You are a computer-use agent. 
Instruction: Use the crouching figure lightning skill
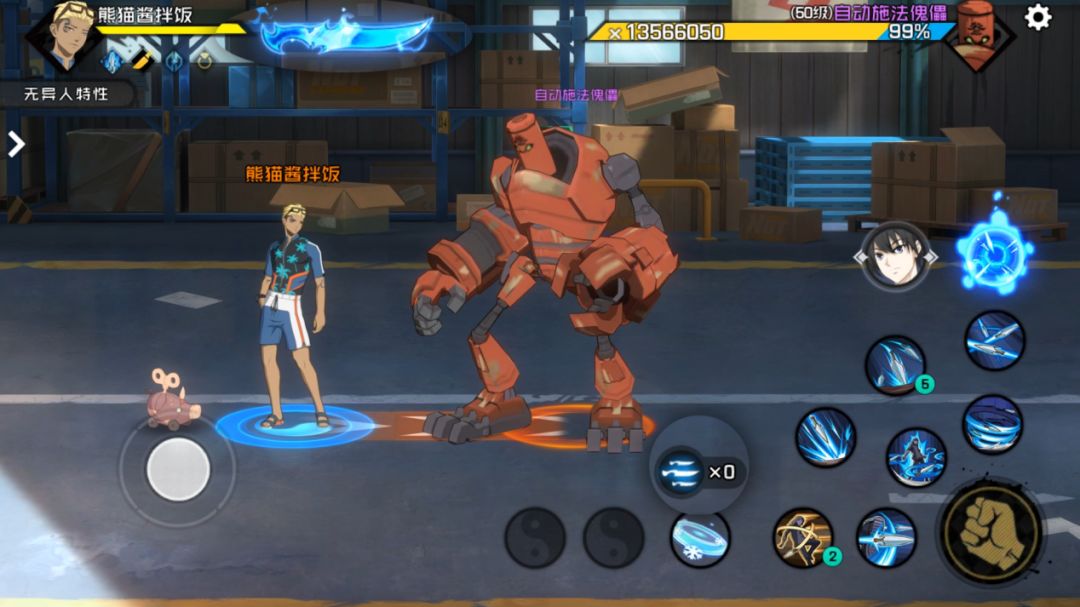click(915, 457)
